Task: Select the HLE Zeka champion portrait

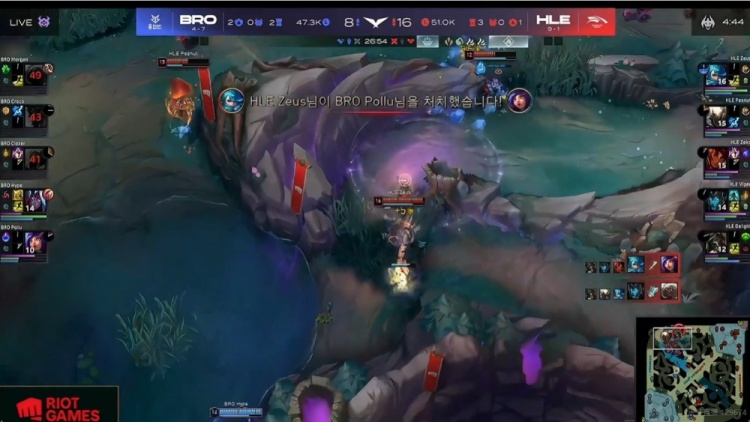Action: click(717, 159)
